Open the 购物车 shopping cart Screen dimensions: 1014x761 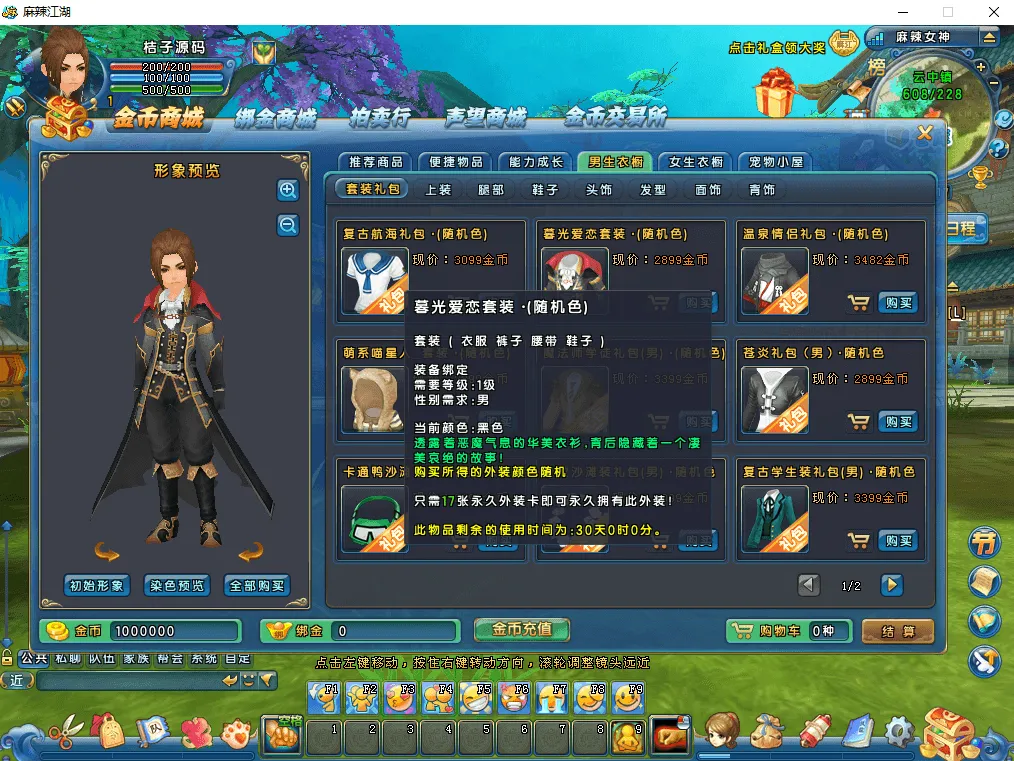point(789,631)
